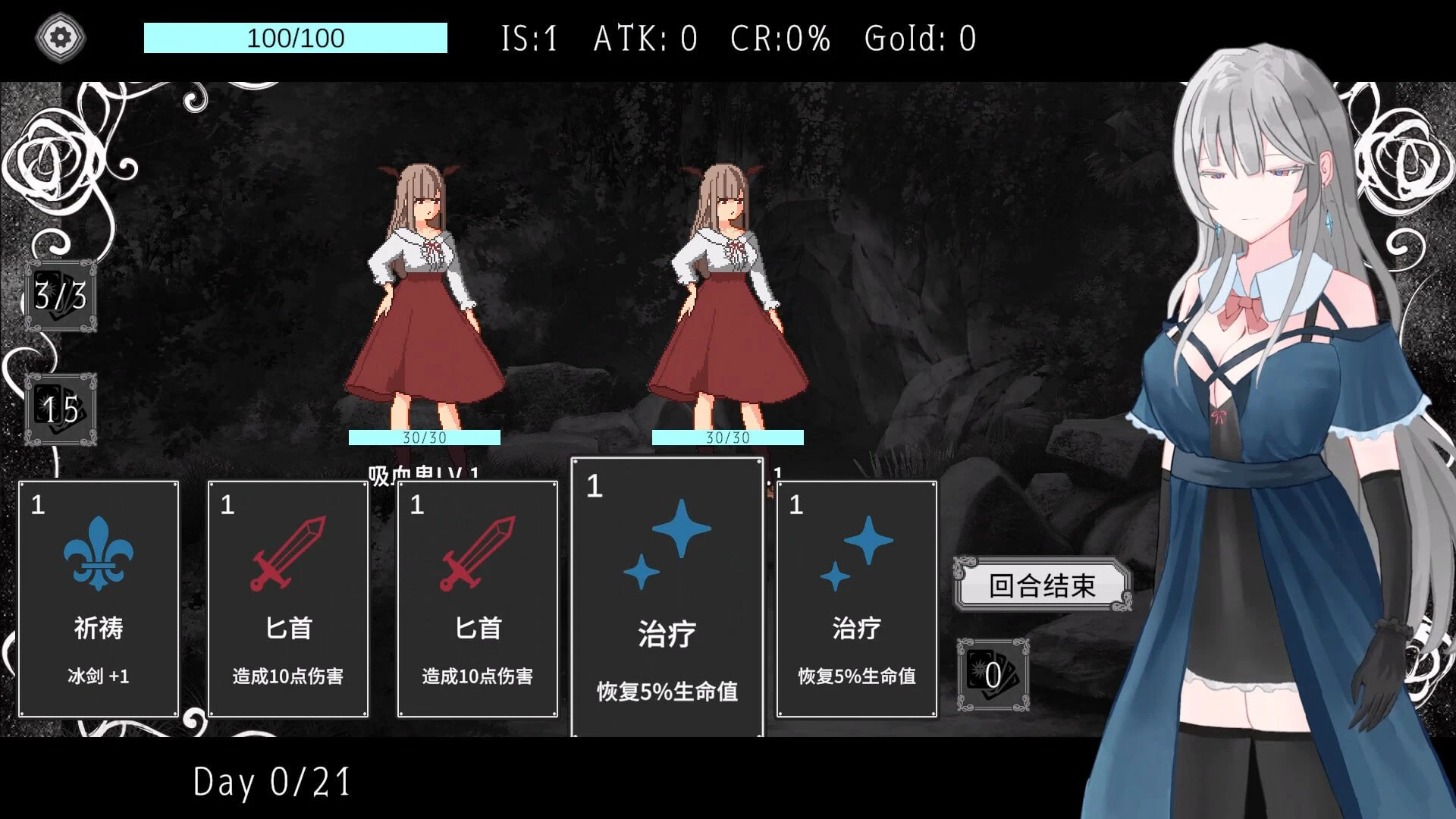
Task: Click the Gold: 0 display
Action: pyautogui.click(x=920, y=38)
